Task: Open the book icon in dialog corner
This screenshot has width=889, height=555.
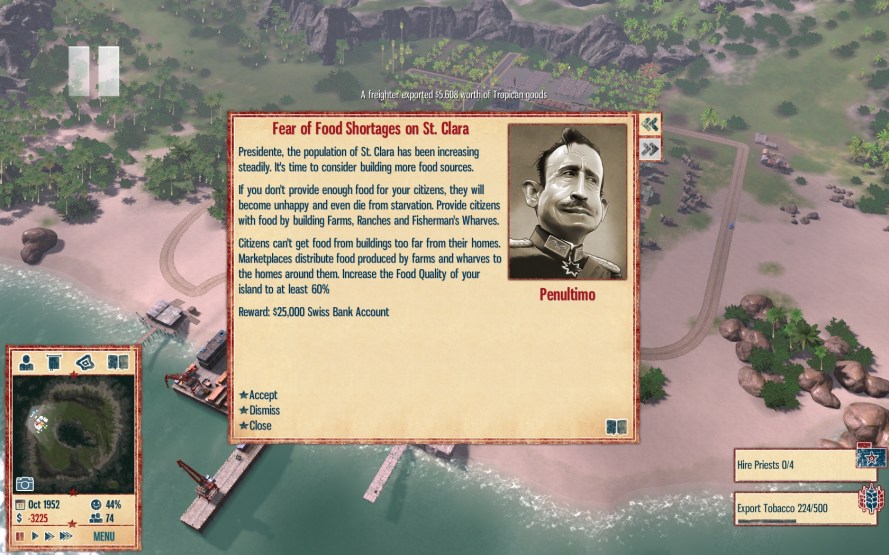Action: tap(616, 427)
